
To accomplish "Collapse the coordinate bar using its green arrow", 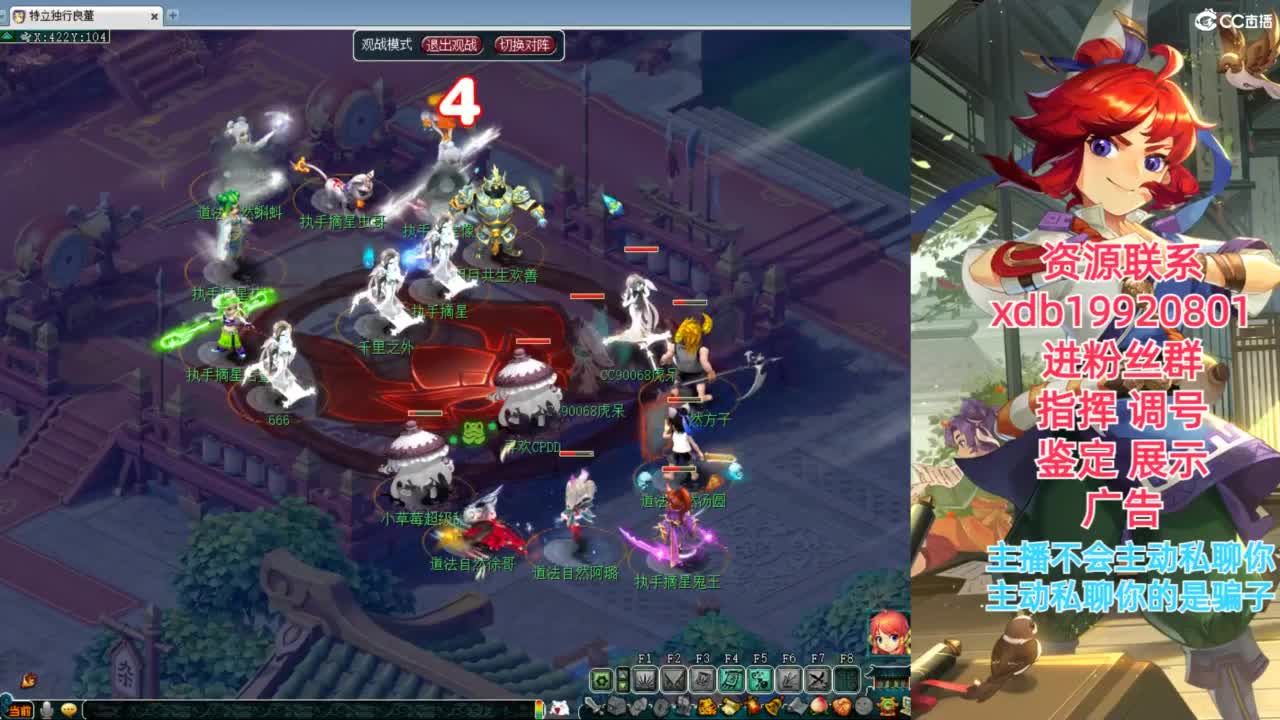I will 6,36.
